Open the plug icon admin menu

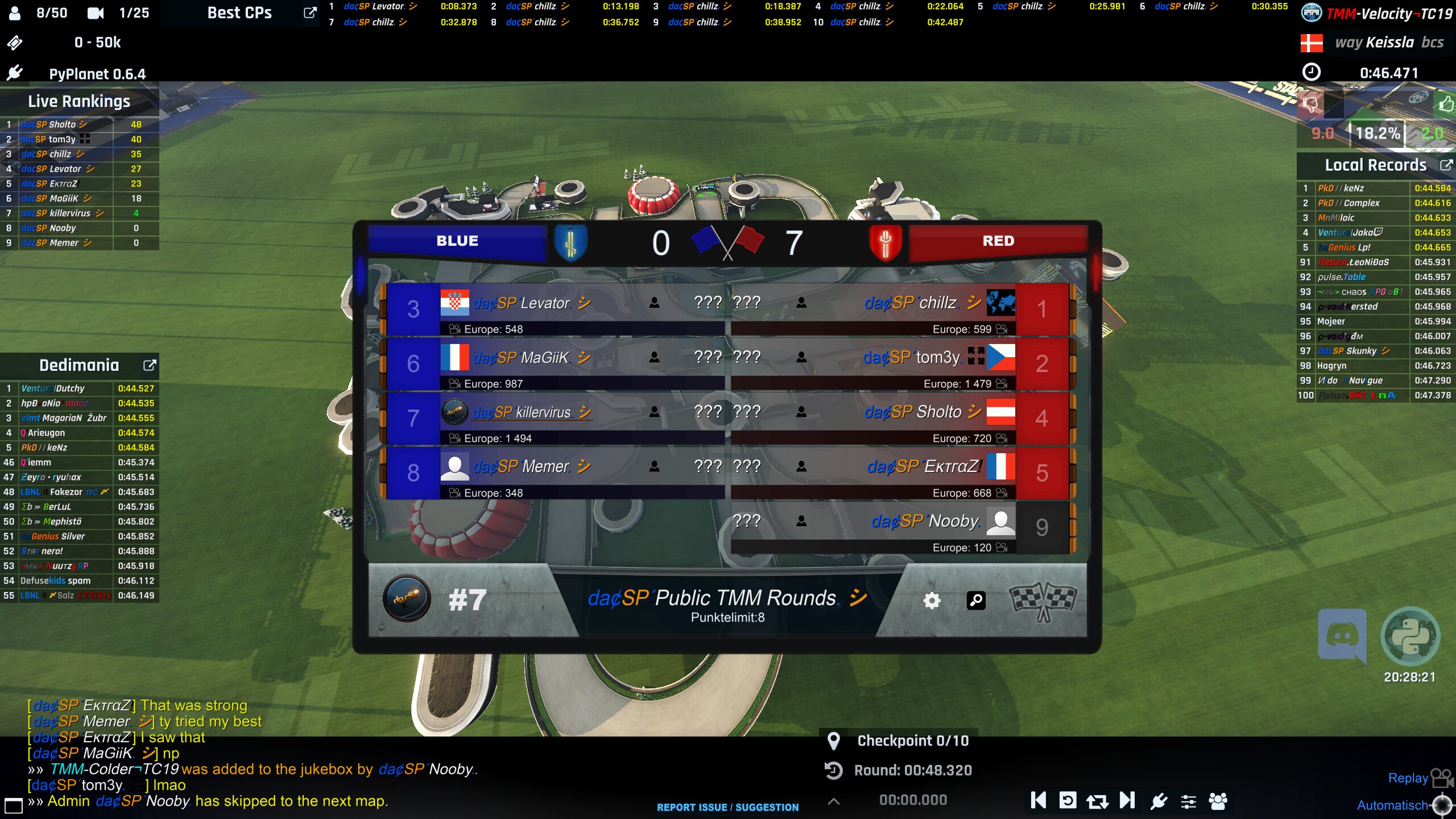click(1159, 801)
